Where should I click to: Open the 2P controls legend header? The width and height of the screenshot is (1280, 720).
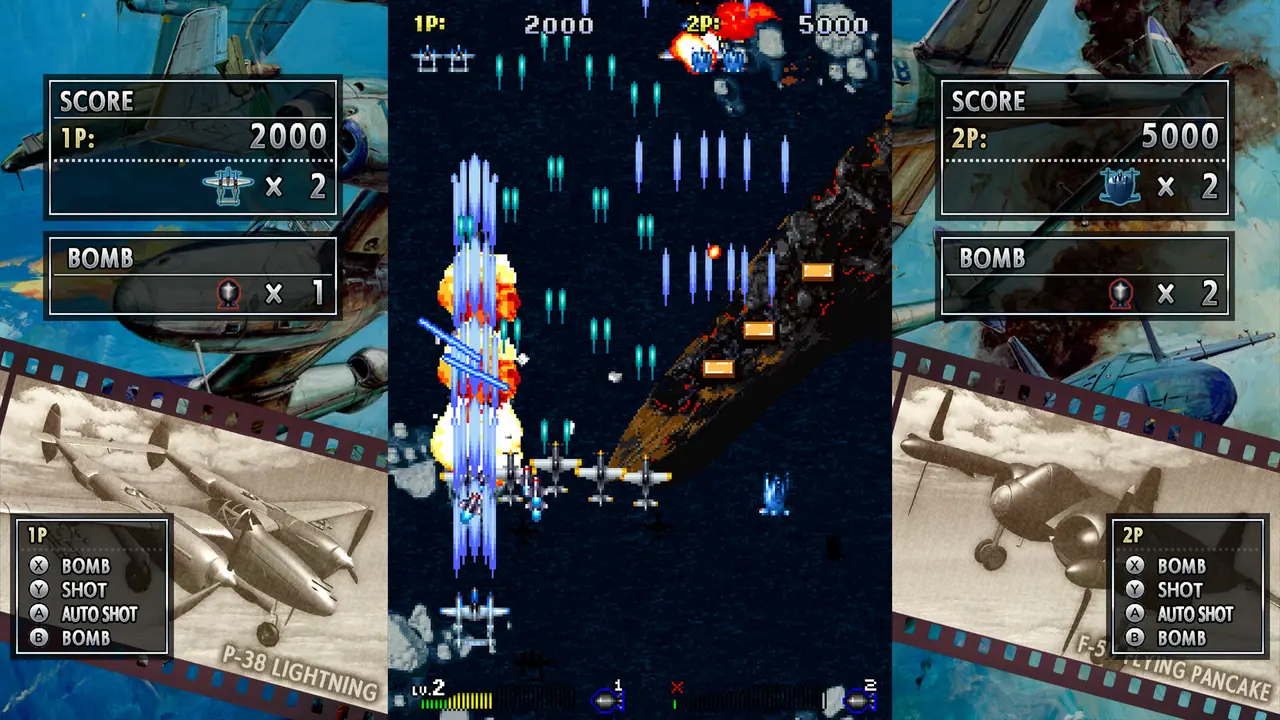[x=1131, y=536]
